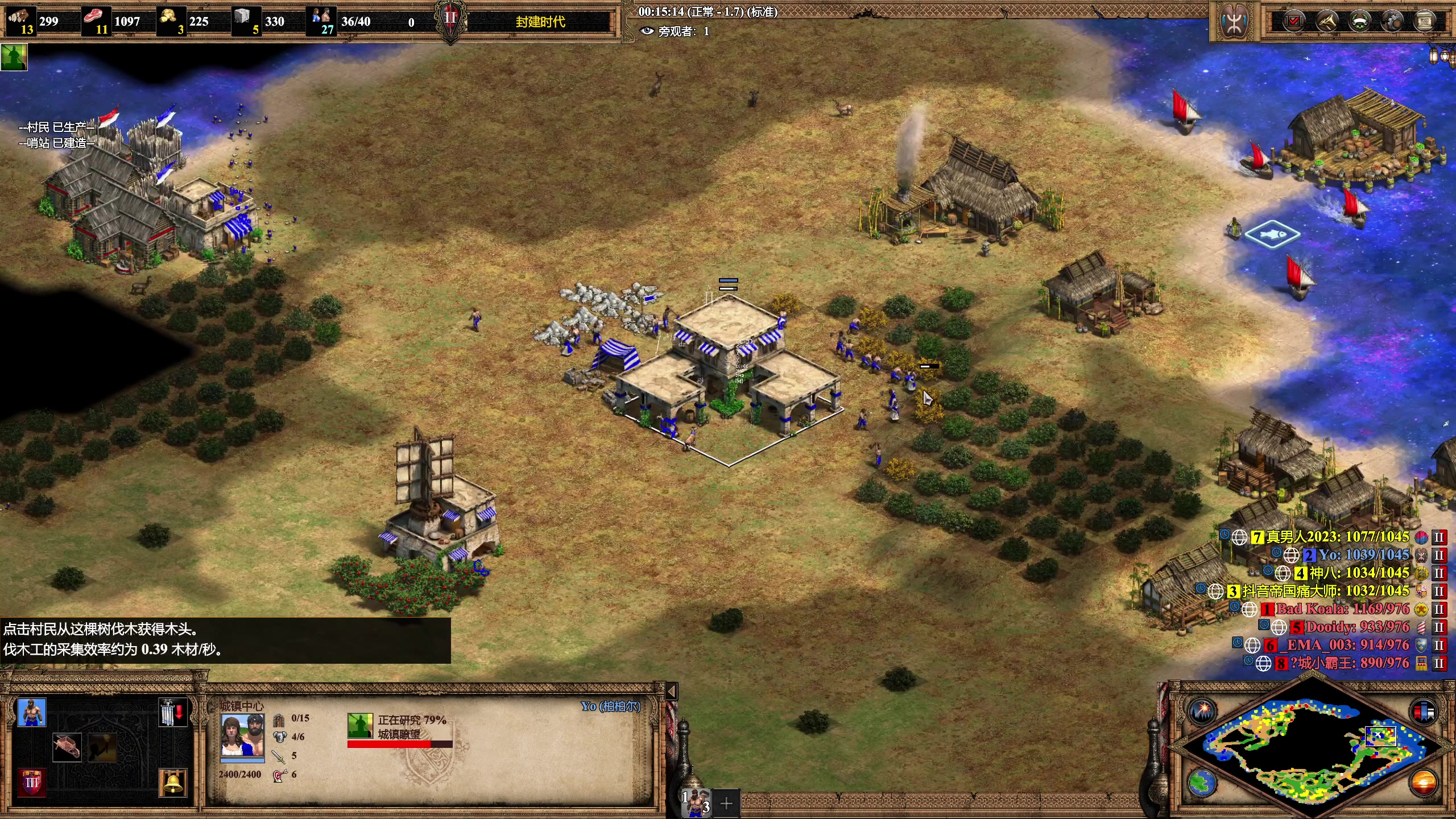Train a villager from the Town Center
The width and height of the screenshot is (1456, 819).
(x=31, y=713)
